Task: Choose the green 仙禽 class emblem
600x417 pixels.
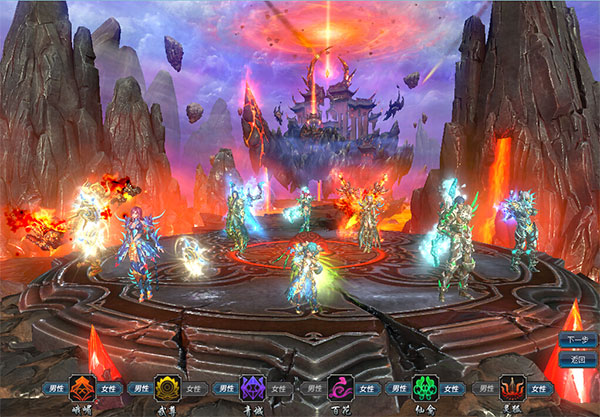Action: coord(426,388)
